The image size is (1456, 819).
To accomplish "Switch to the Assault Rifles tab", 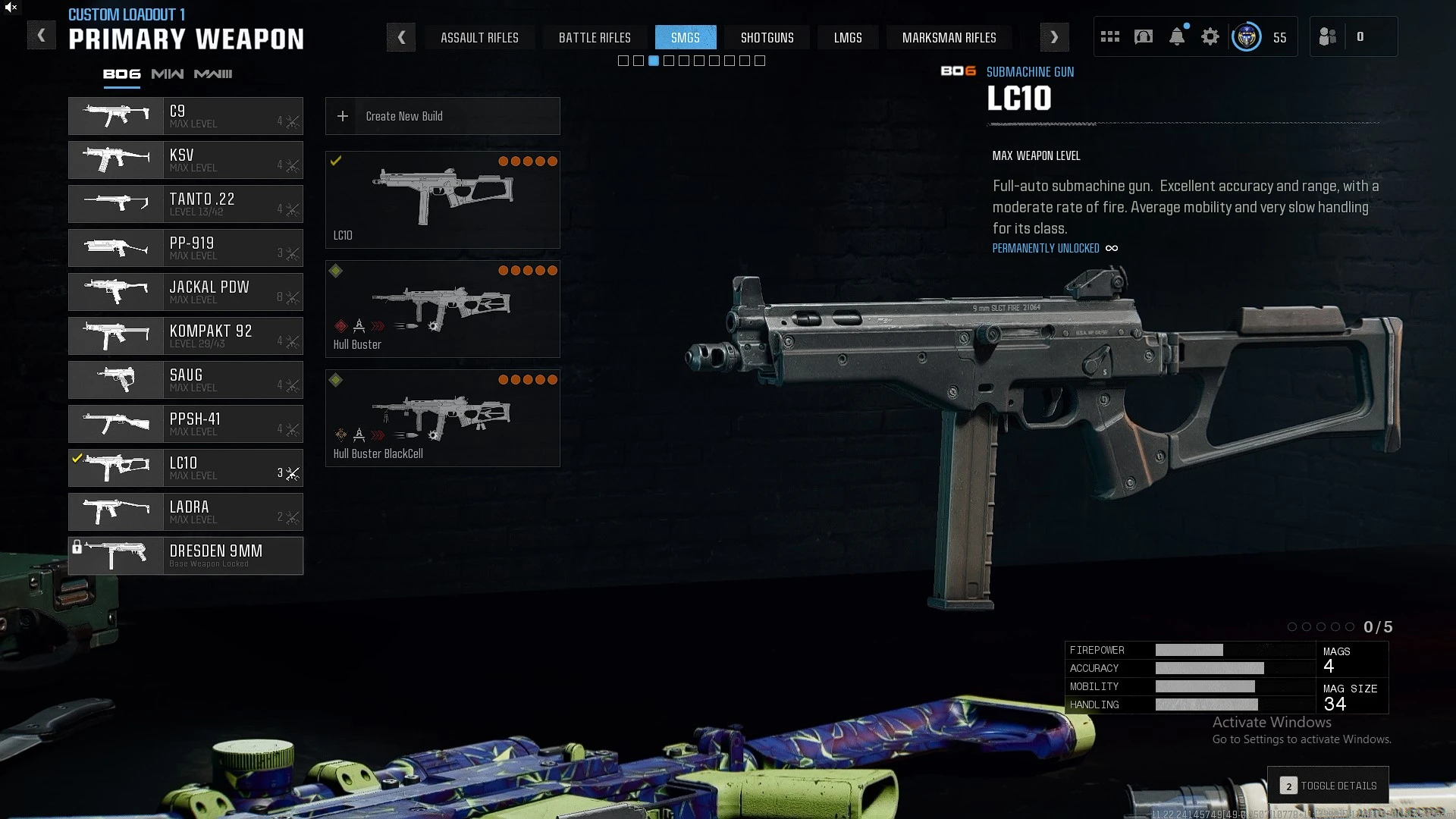I will coord(479,37).
